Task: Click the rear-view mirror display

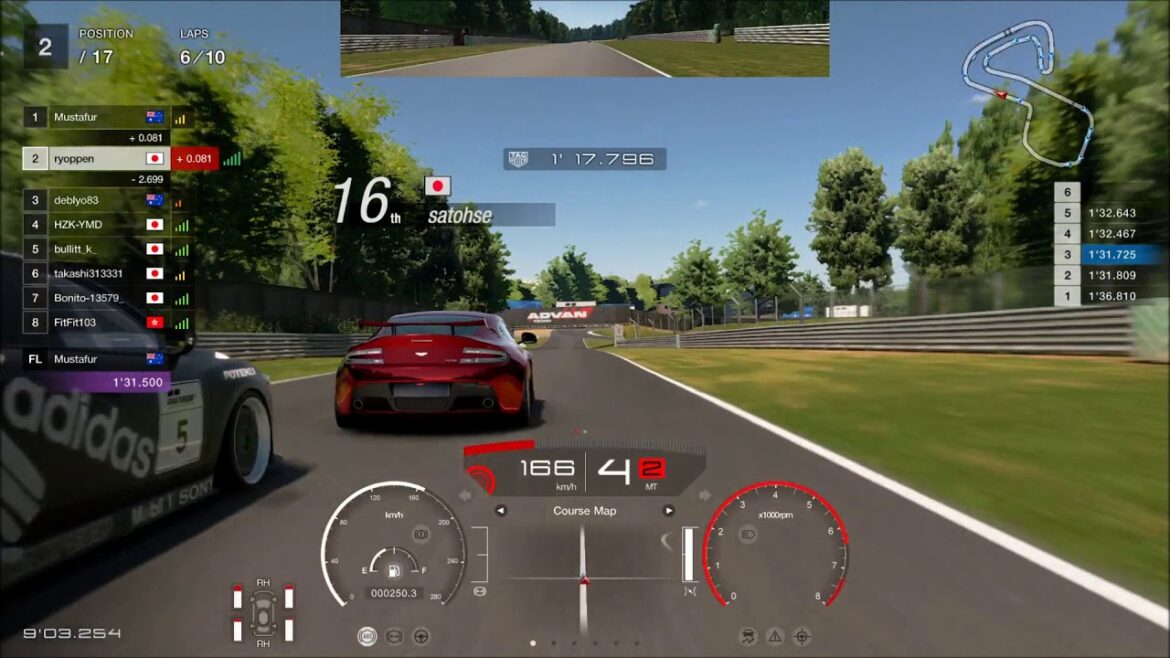Action: coord(584,39)
